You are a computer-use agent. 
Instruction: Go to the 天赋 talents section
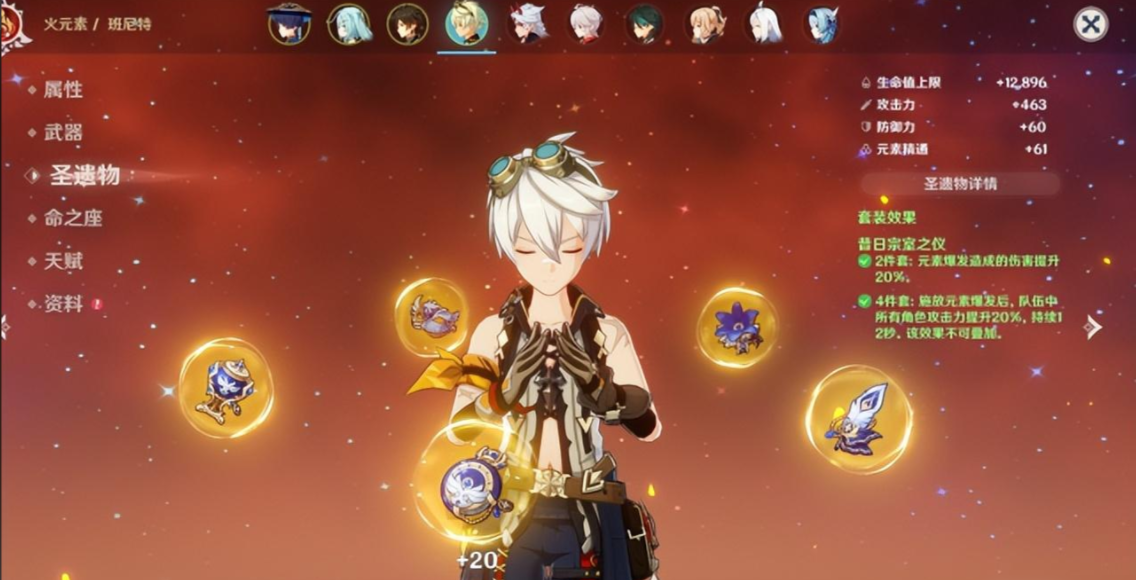(62, 261)
